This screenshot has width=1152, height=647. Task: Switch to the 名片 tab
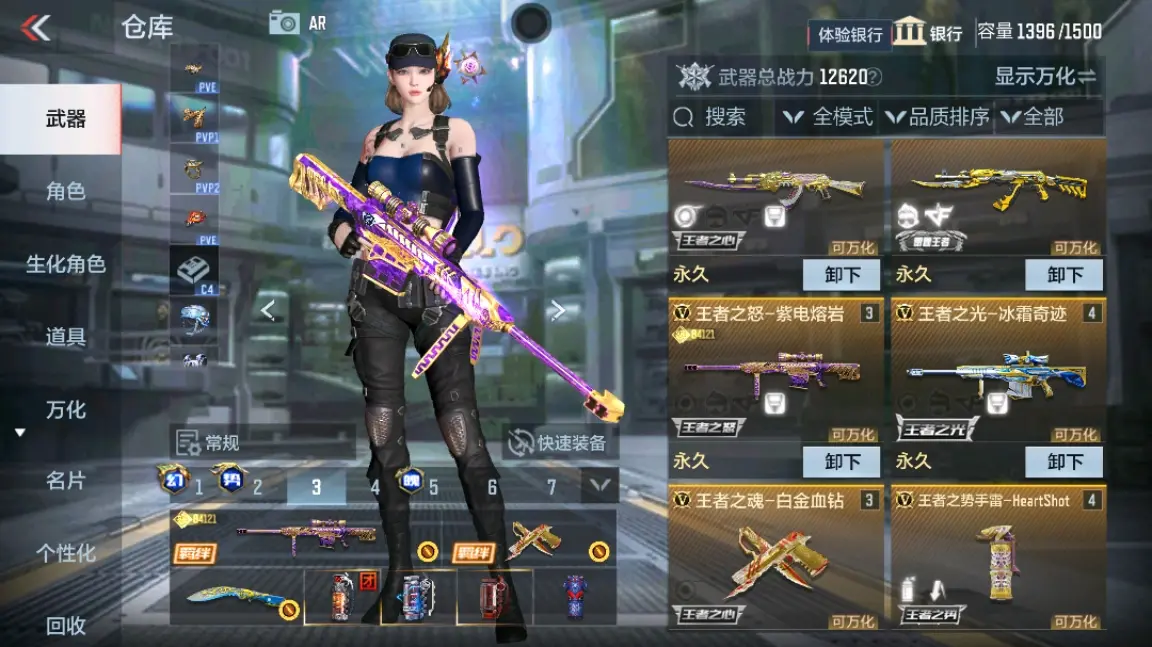tap(65, 481)
